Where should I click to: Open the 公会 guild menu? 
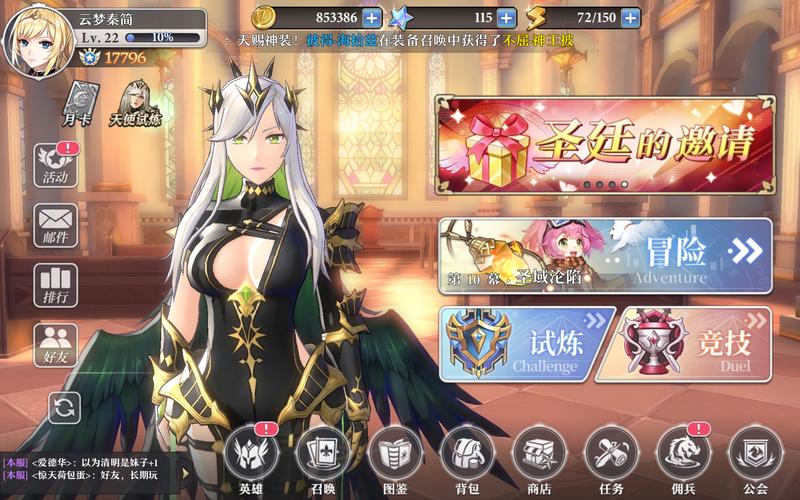pyautogui.click(x=755, y=456)
